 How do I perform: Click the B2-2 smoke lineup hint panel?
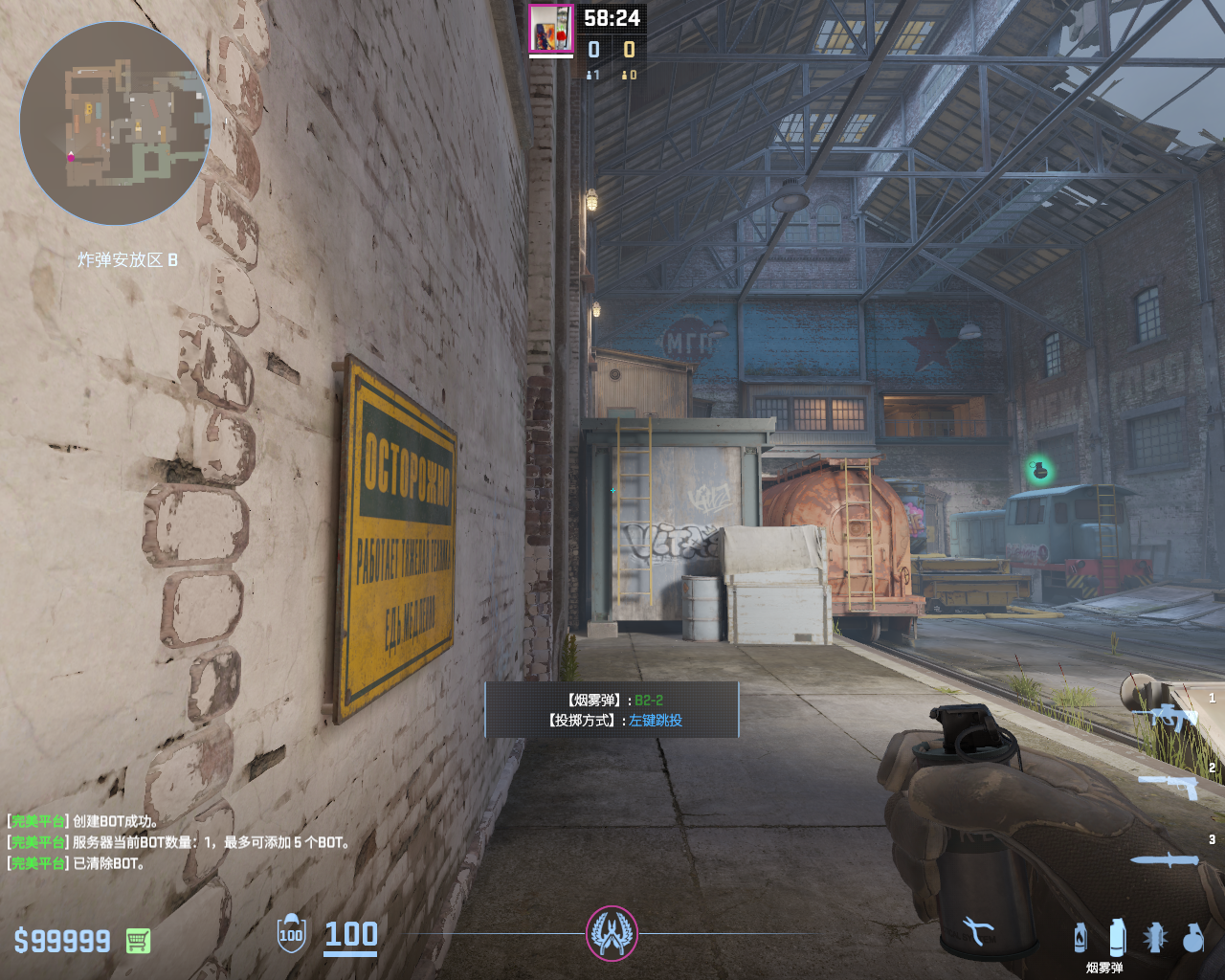(x=612, y=710)
